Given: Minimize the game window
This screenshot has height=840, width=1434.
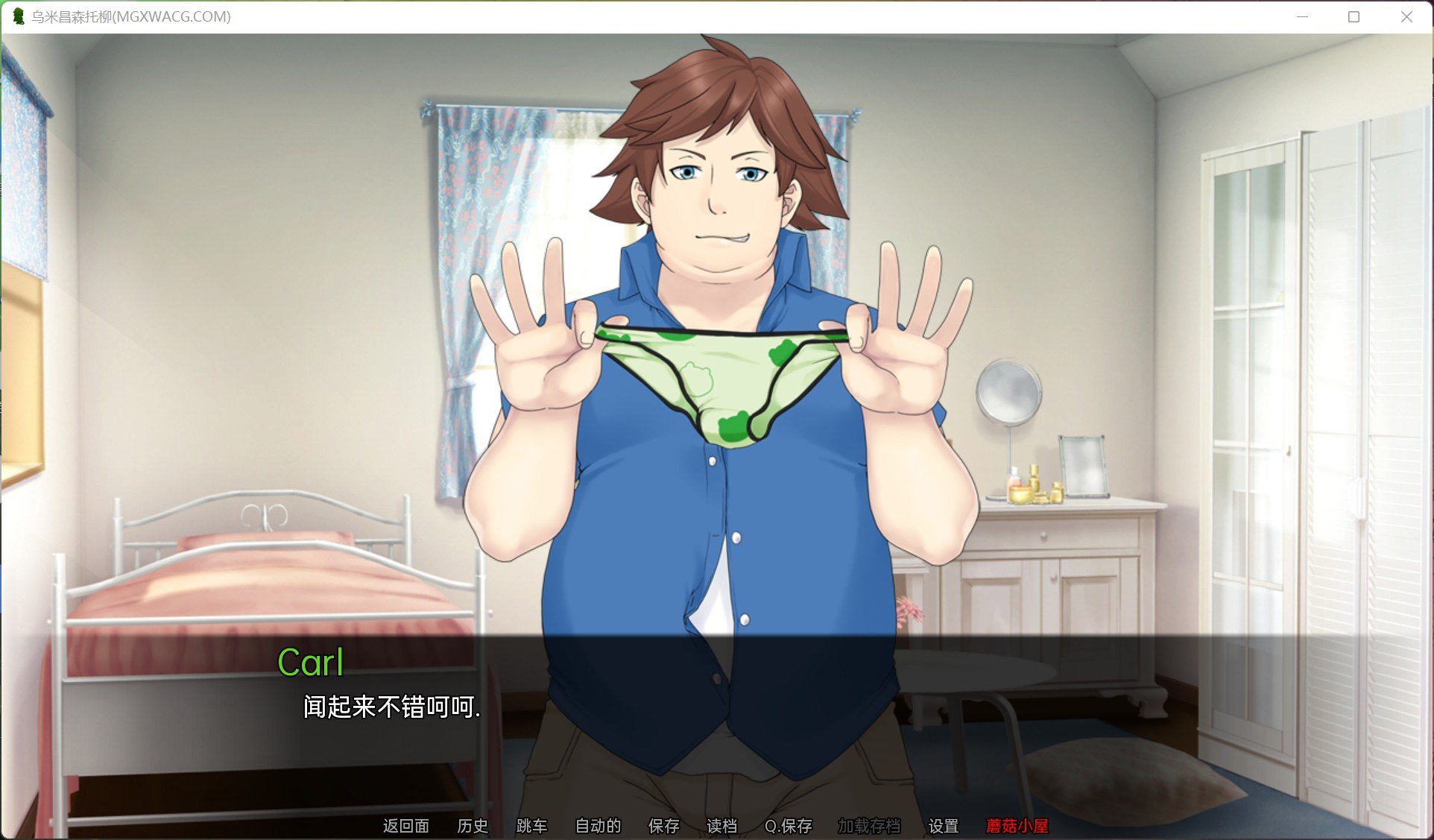Looking at the screenshot, I should [x=1303, y=15].
